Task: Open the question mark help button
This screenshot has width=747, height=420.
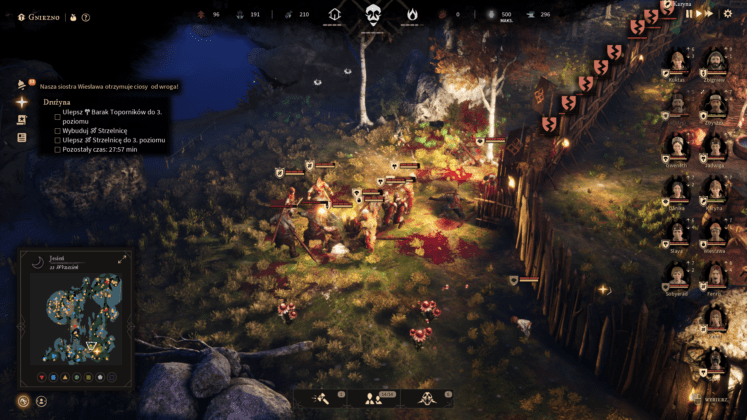Action: coord(86,17)
